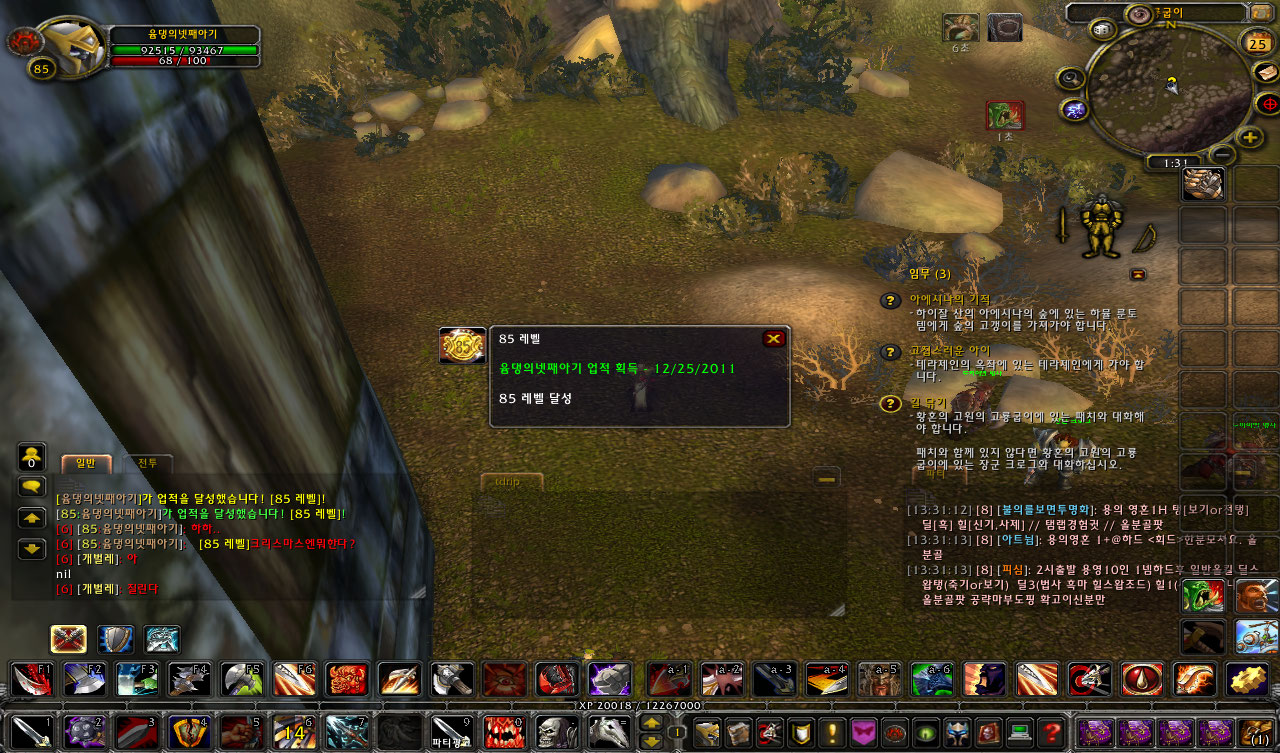
Task: Open the help panel via red question mark icon
Action: point(1051,733)
